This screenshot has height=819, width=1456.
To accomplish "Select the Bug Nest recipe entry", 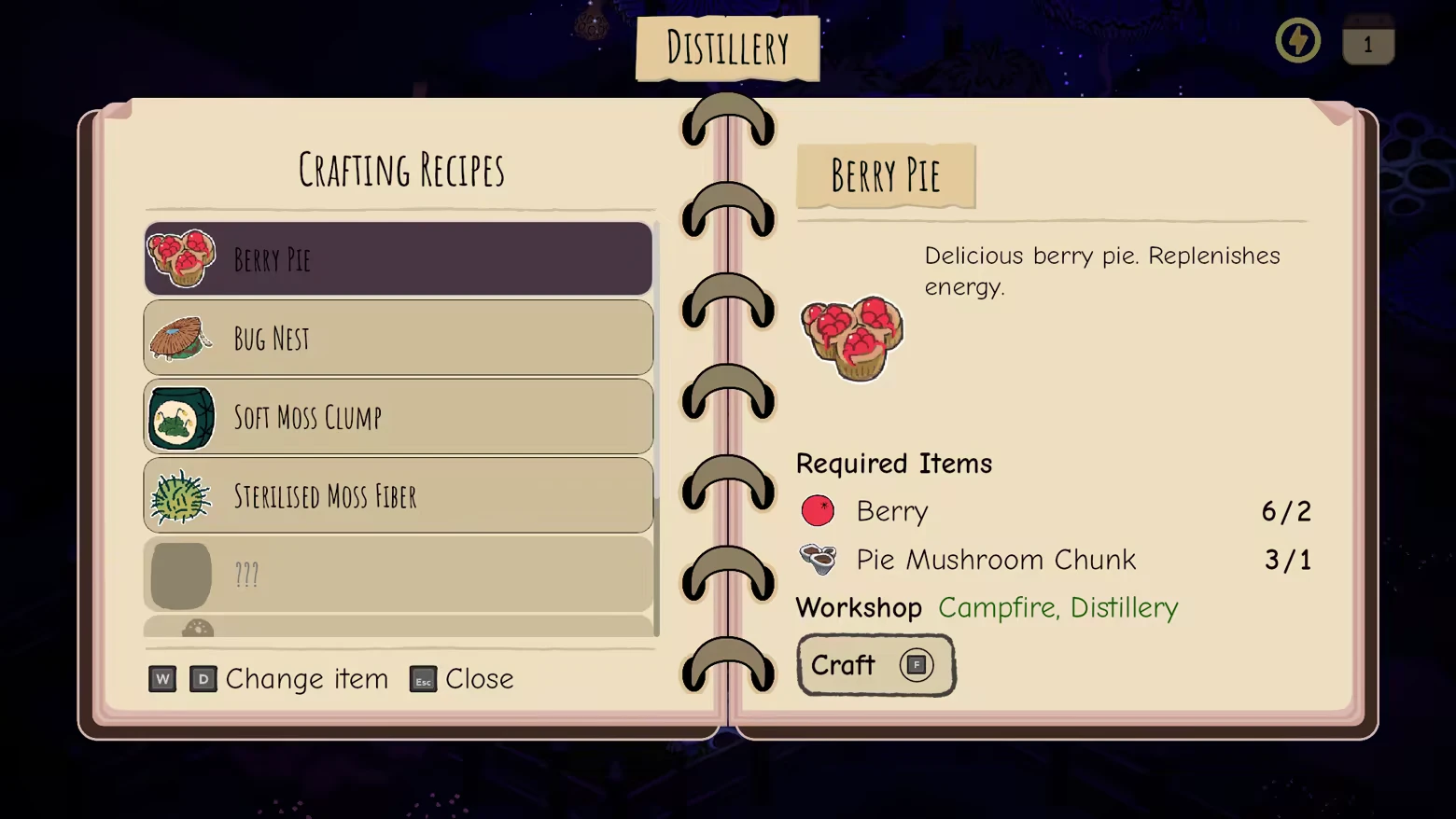I will coord(399,338).
